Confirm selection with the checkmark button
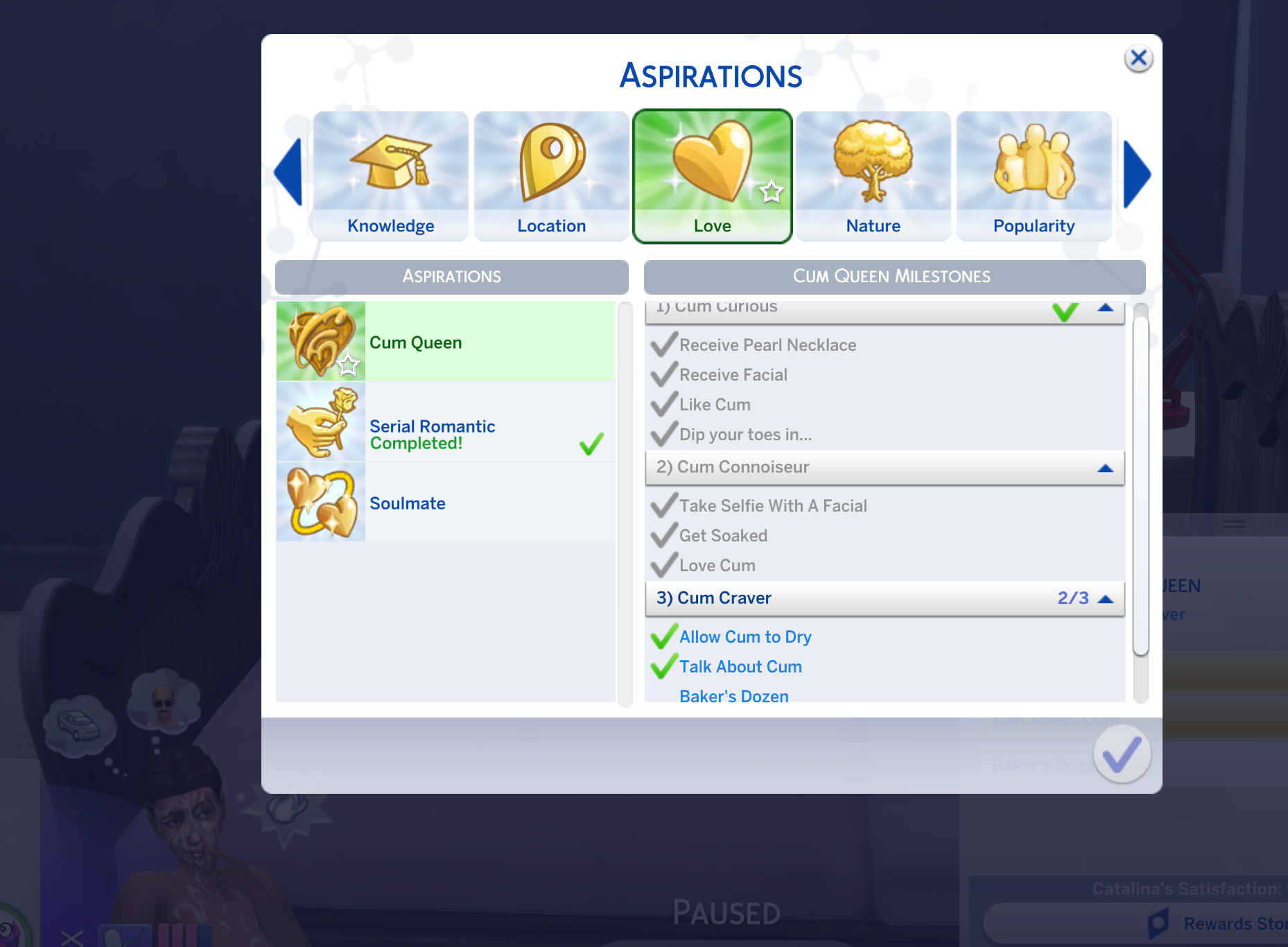The image size is (1288, 947). 1121,754
